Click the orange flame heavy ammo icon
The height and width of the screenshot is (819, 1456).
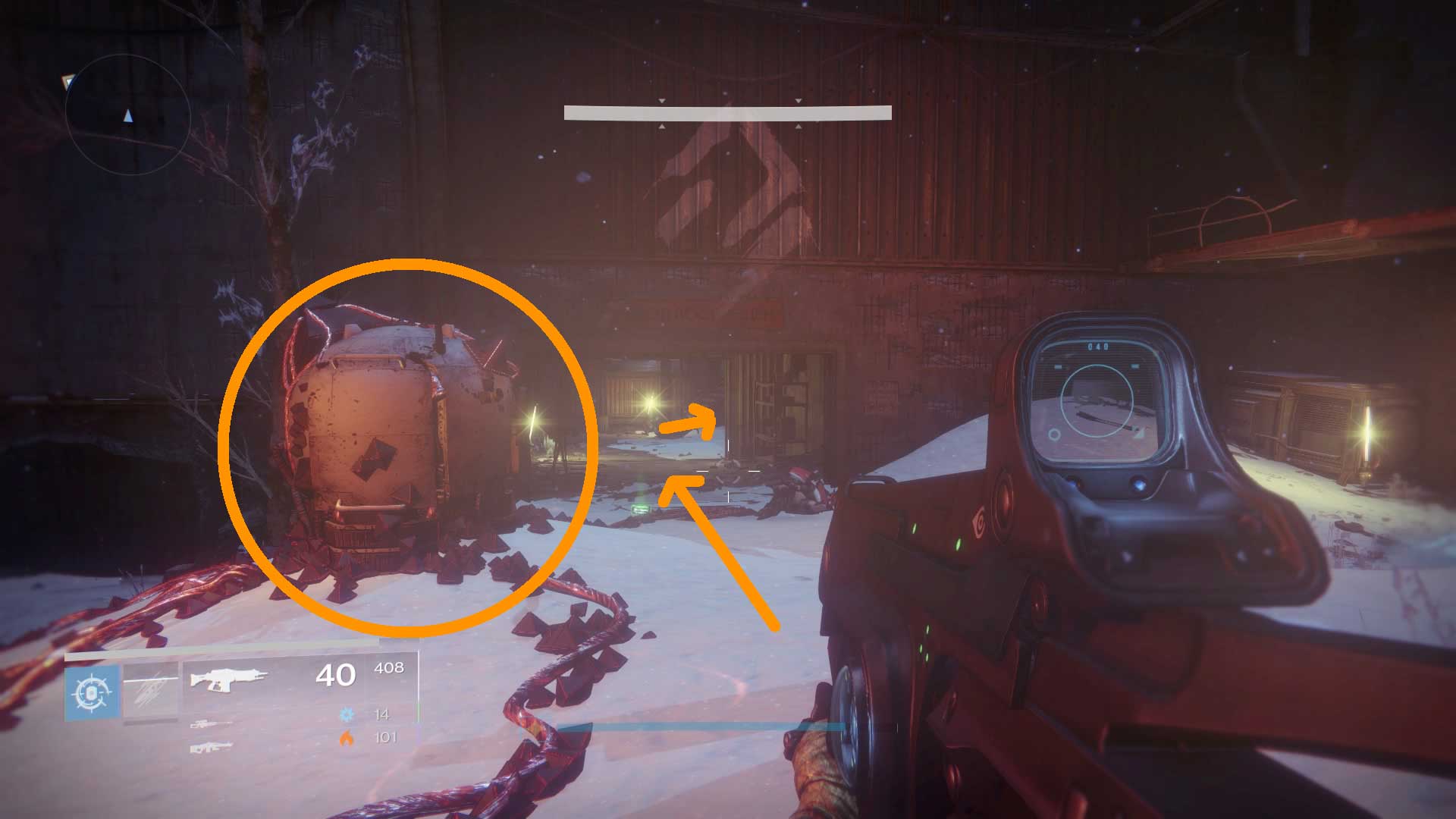(x=346, y=739)
